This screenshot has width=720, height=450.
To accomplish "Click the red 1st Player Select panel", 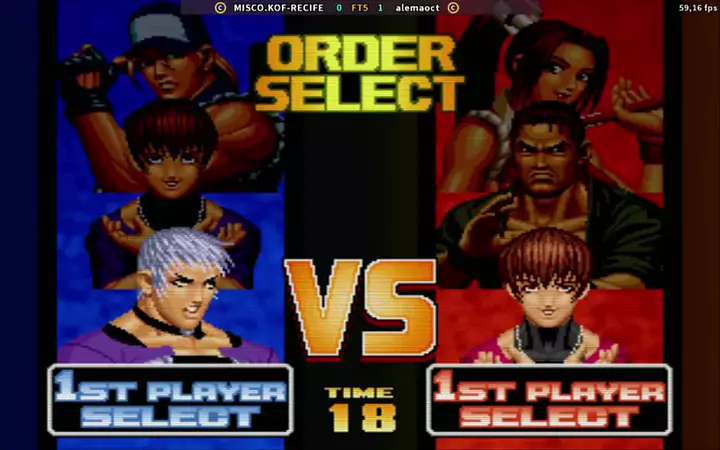I will 549,400.
